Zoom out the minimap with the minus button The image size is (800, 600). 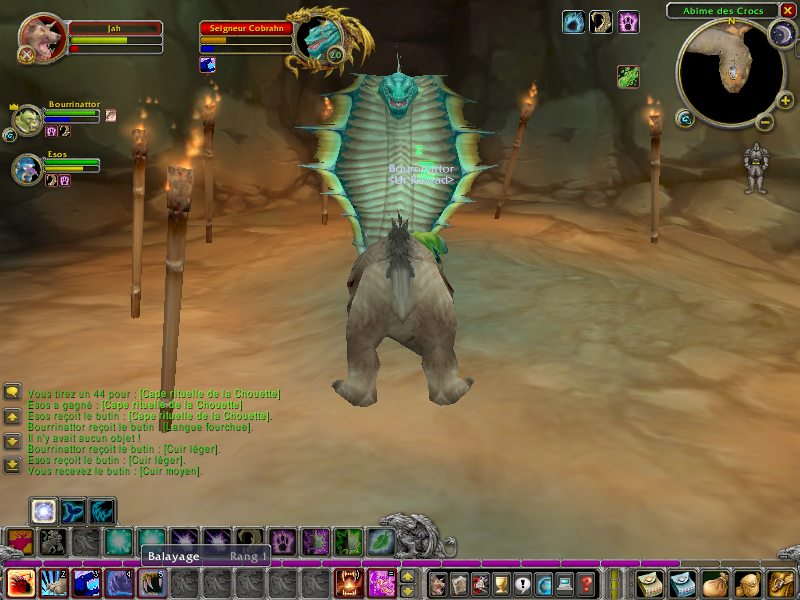point(762,123)
